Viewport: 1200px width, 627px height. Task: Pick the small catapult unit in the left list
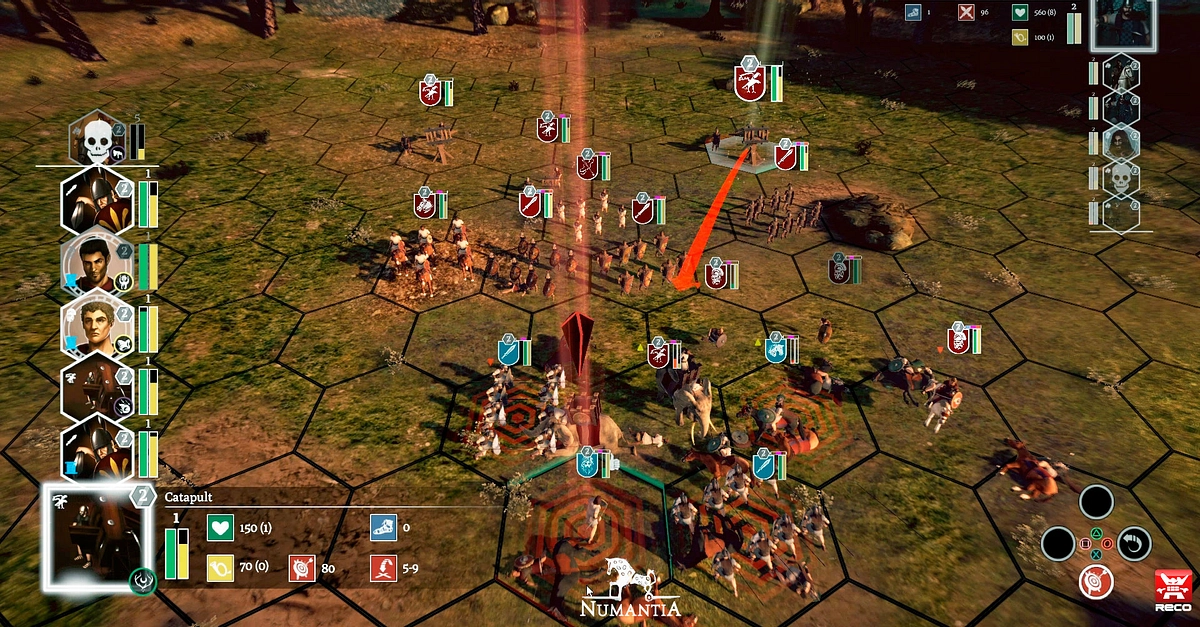click(x=96, y=389)
